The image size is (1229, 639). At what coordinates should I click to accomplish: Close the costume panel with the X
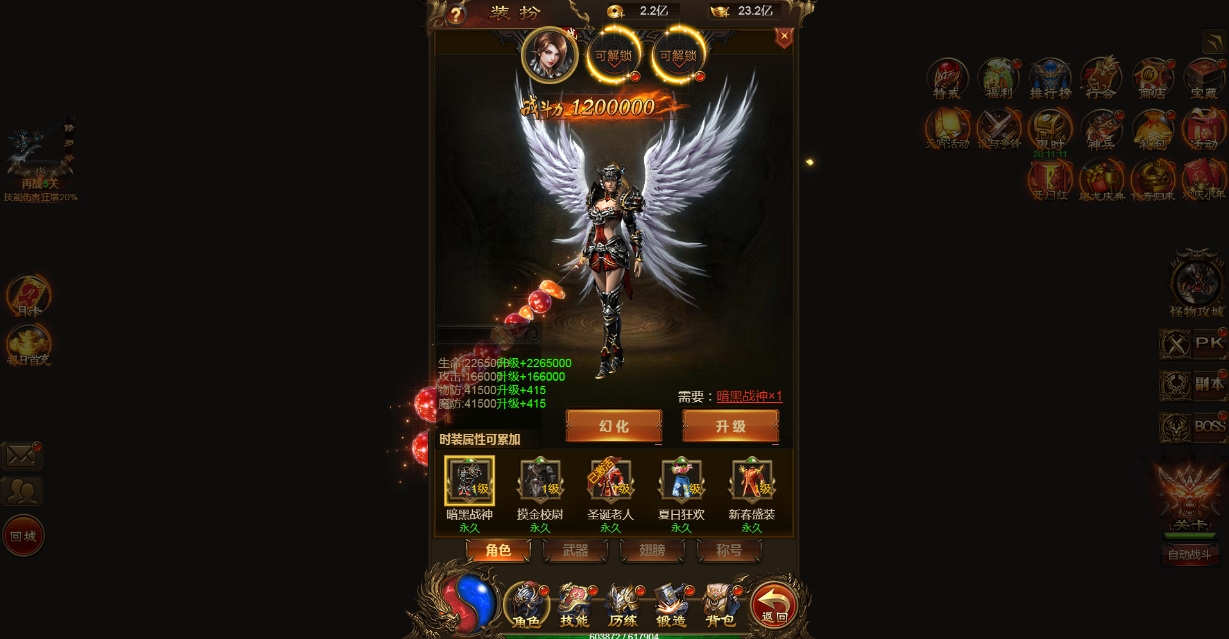coord(784,37)
